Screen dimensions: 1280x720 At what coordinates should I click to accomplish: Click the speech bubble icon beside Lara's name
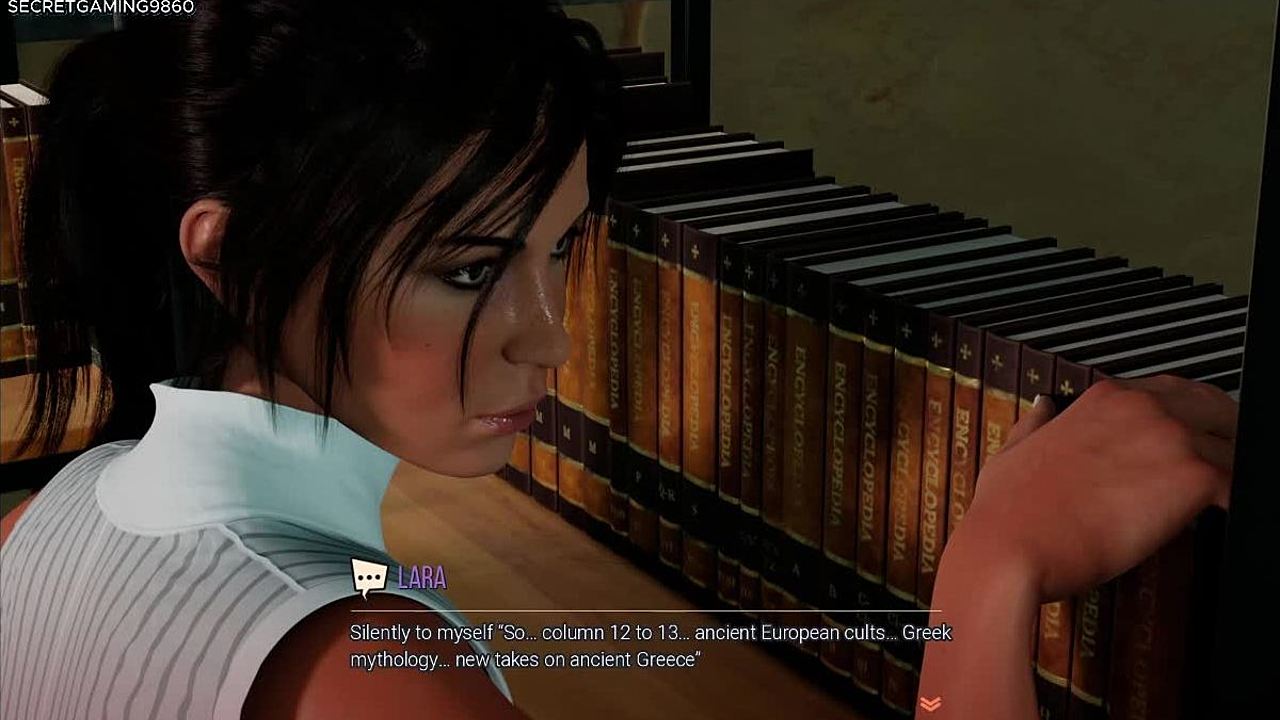(x=368, y=578)
